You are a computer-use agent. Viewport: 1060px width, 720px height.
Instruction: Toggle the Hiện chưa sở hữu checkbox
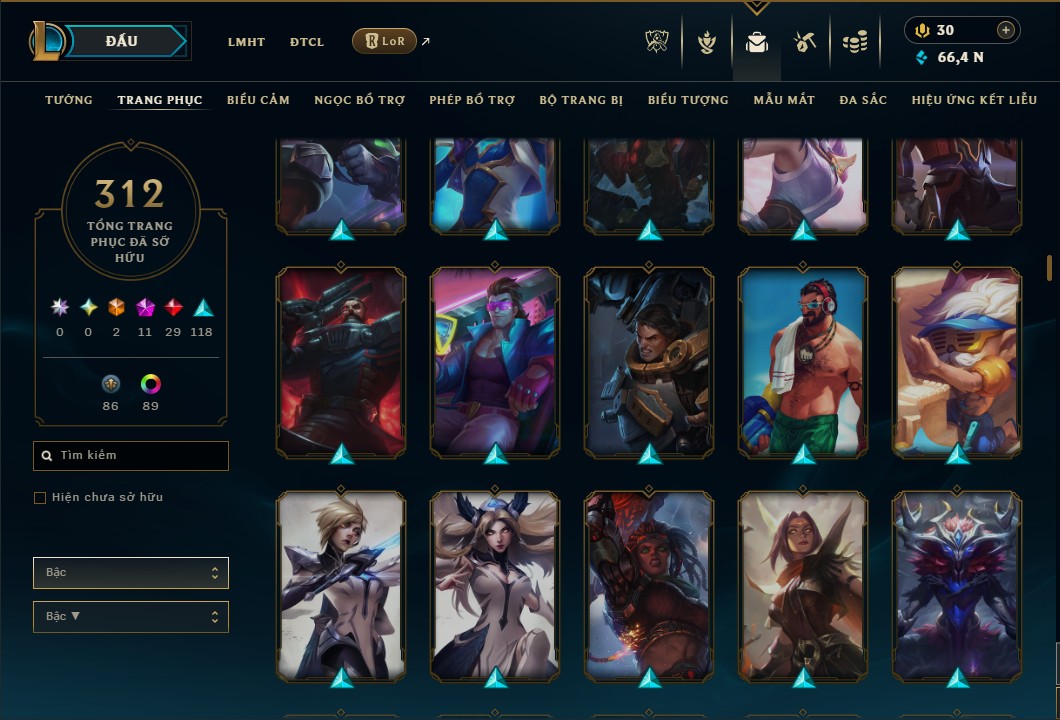click(40, 498)
